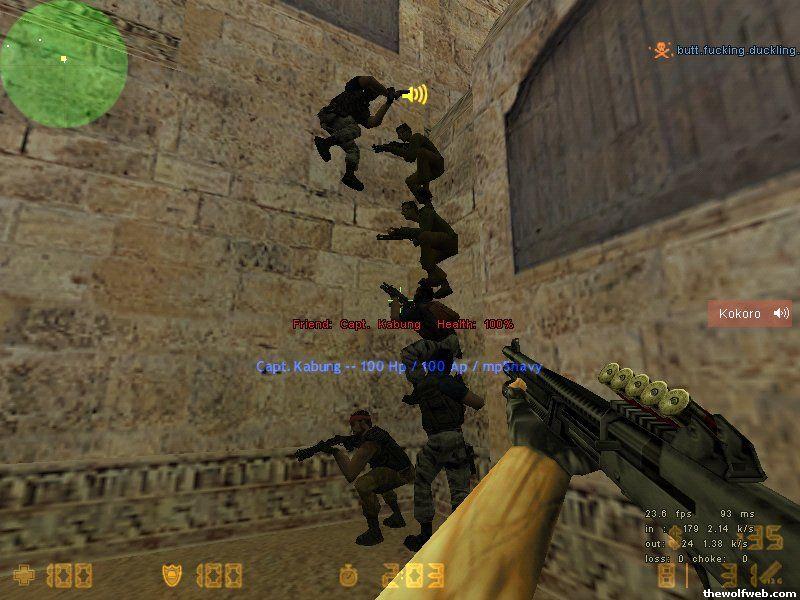
Task: Click the round timer clock icon
Action: point(348,575)
